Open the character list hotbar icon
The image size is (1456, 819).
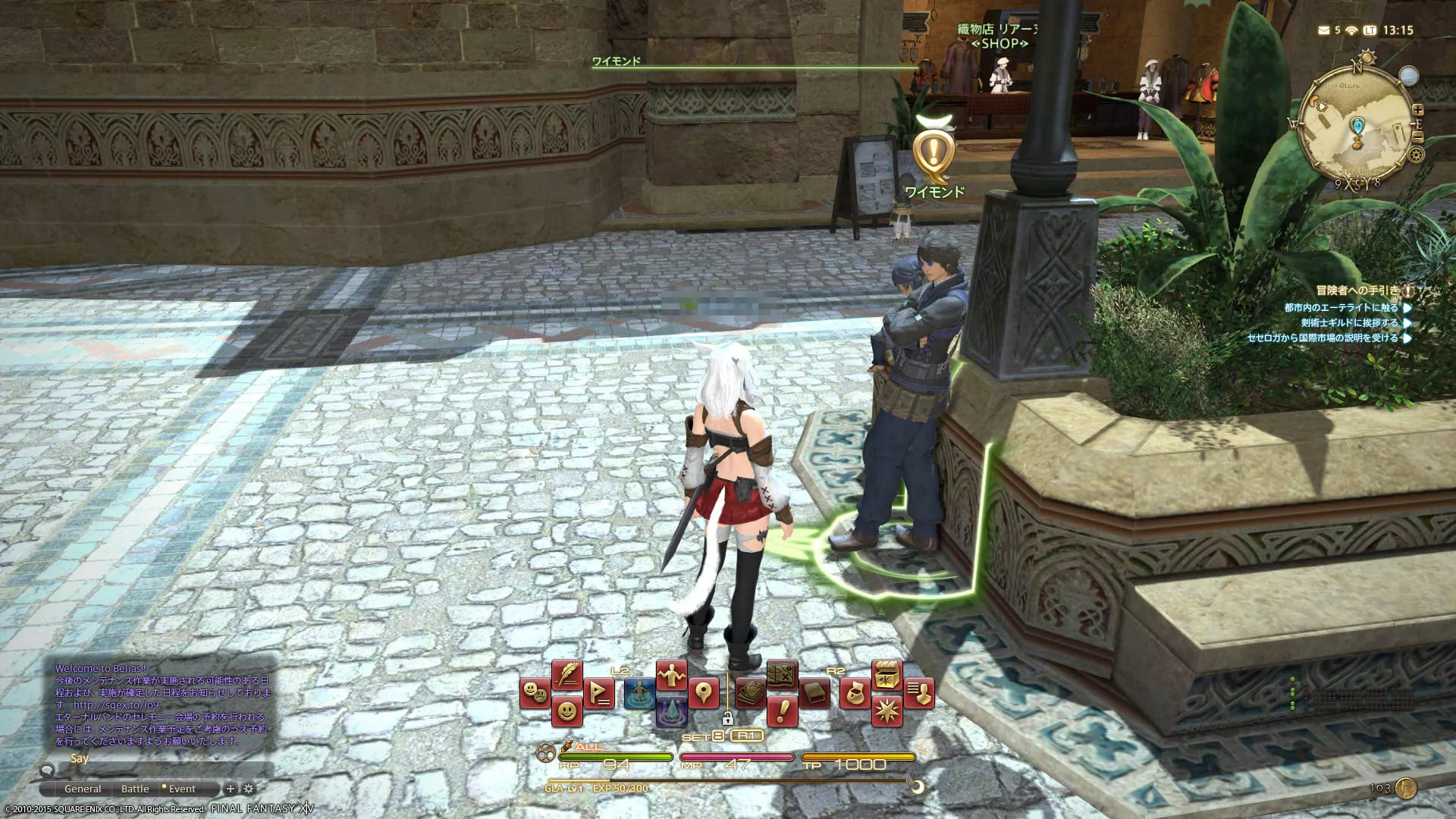point(919,693)
